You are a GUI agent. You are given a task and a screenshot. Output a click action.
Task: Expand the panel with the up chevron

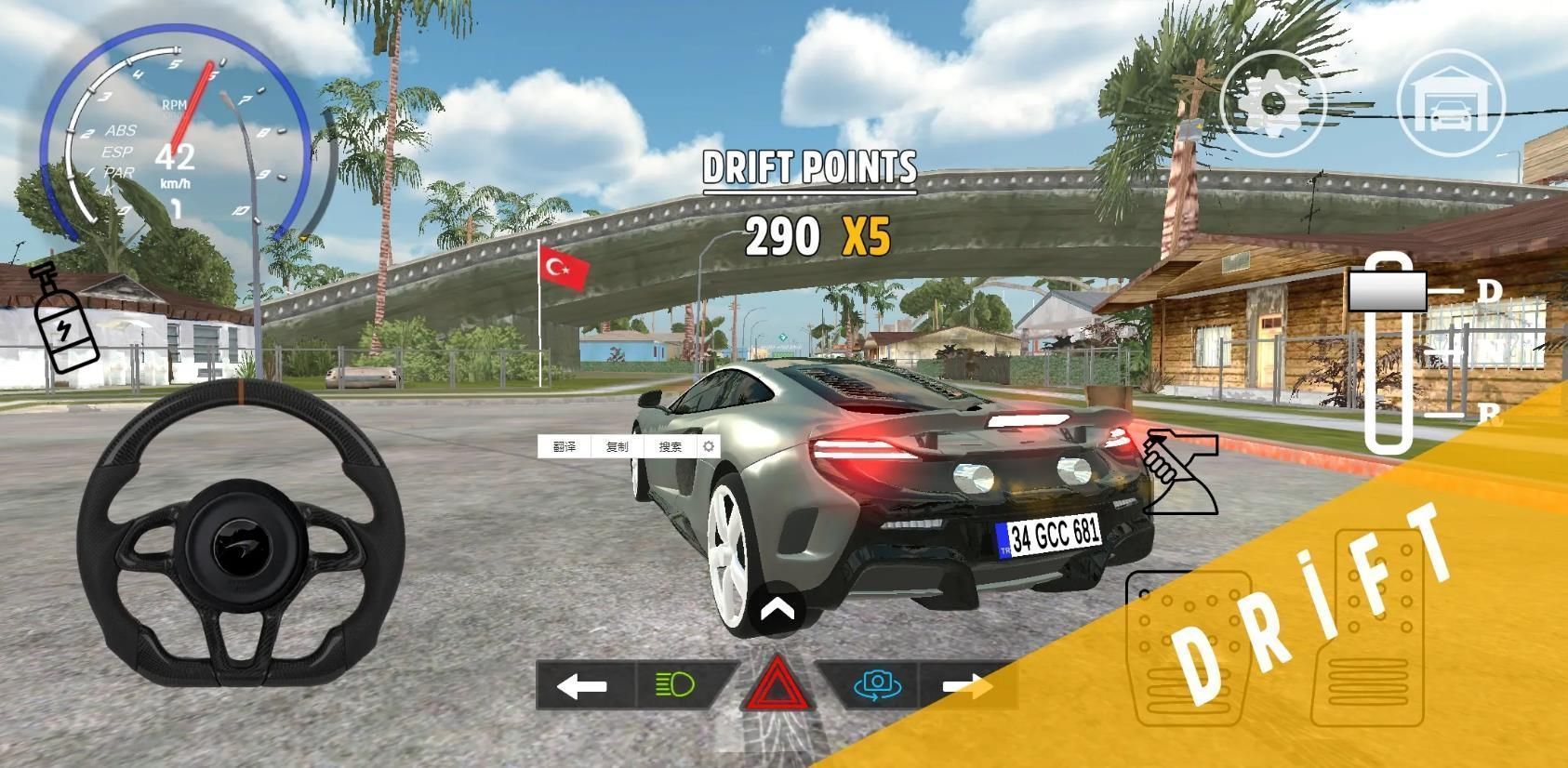777,610
